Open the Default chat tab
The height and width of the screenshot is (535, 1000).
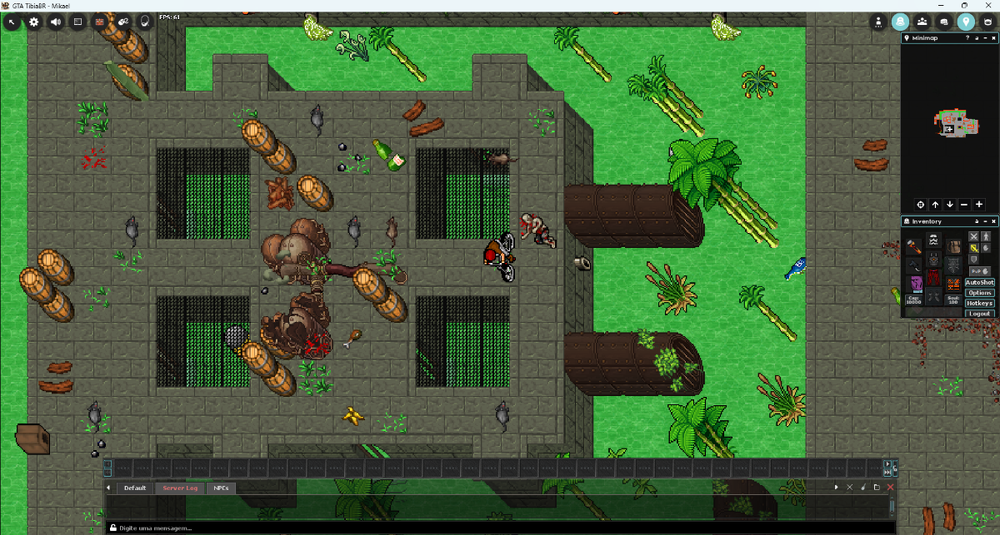click(x=134, y=488)
